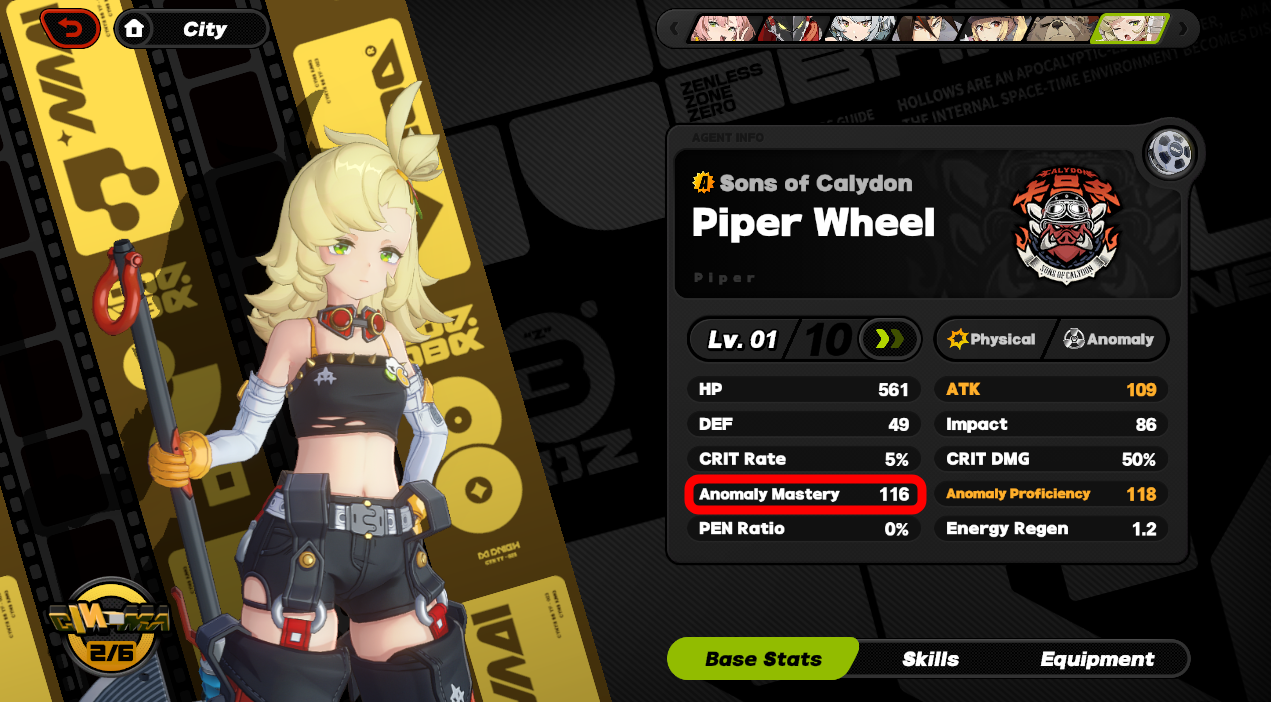Screen dimensions: 1271x702
Task: Open the Equipment tab
Action: point(1097,659)
